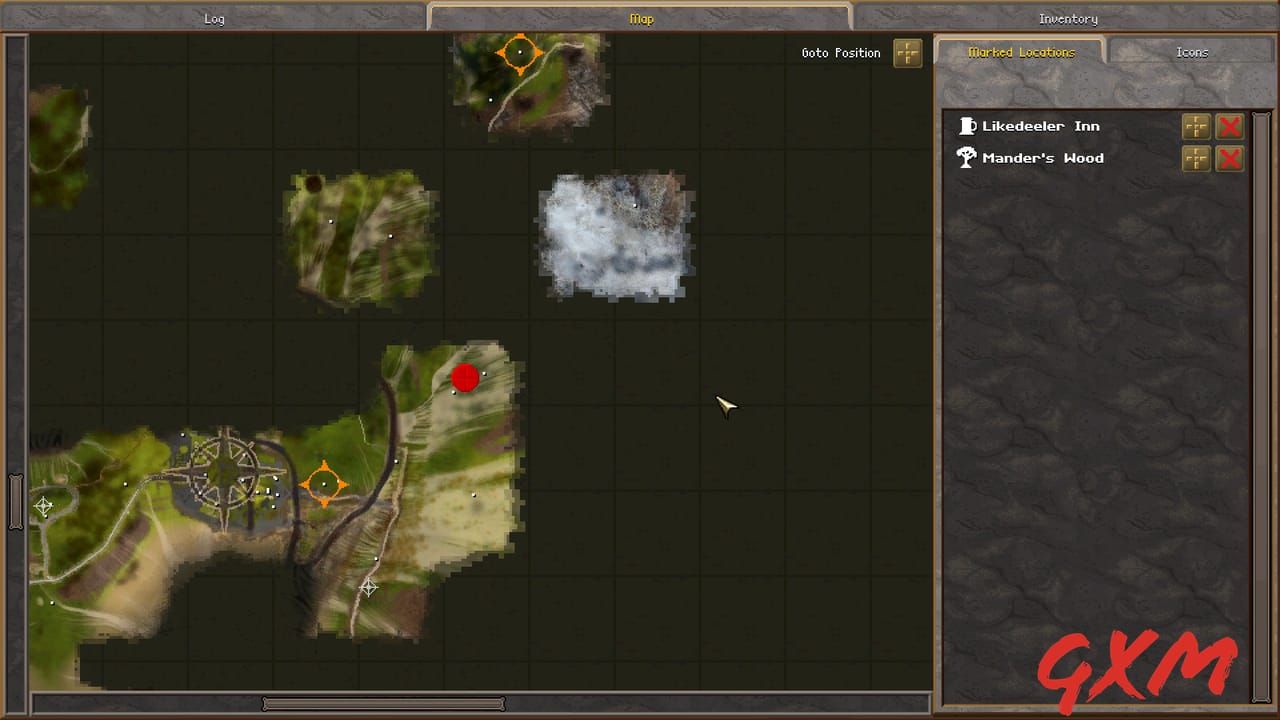Click the Goto Position crosshair icon

pos(907,53)
